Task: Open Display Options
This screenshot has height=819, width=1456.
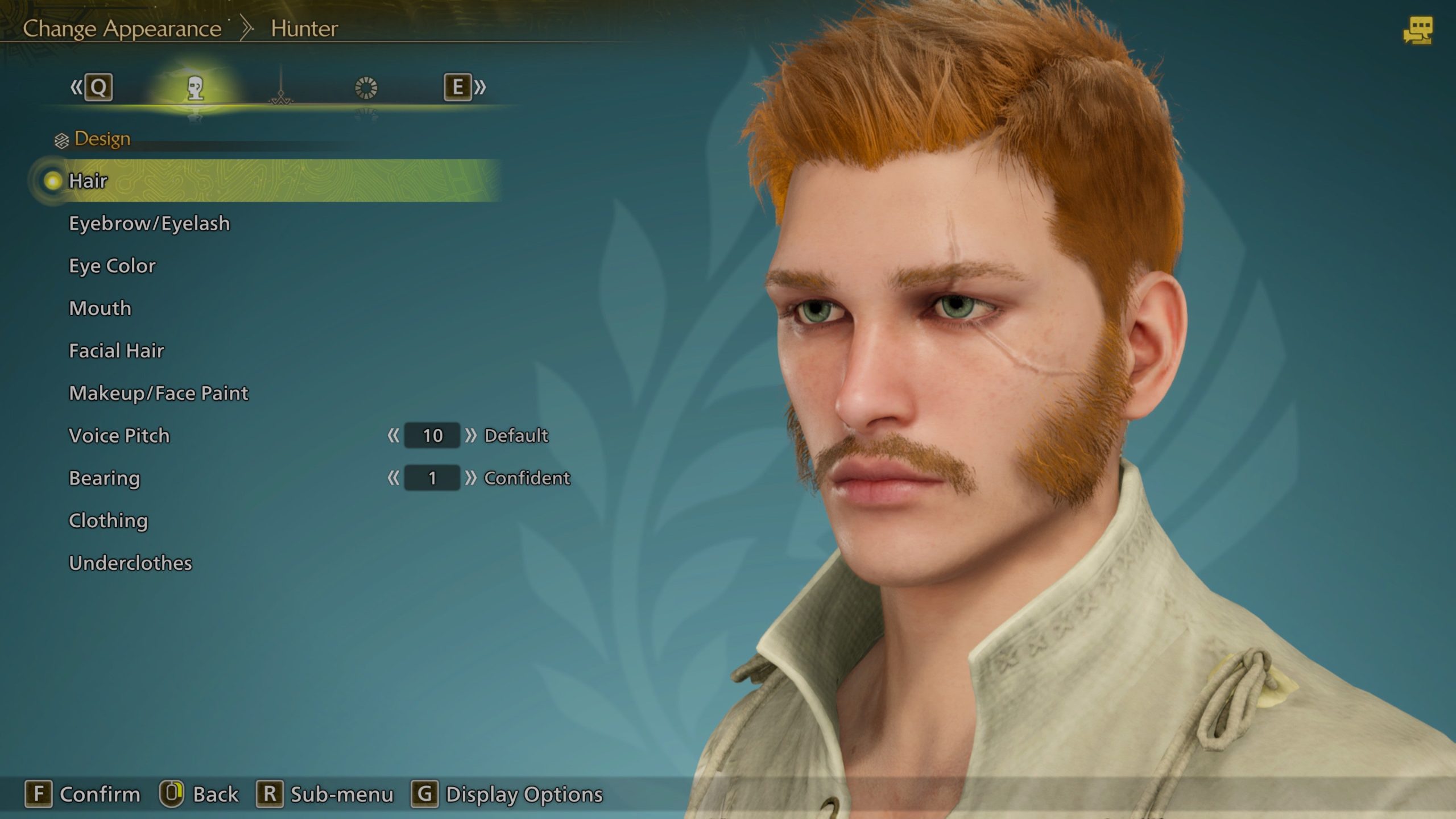Action: 507,794
